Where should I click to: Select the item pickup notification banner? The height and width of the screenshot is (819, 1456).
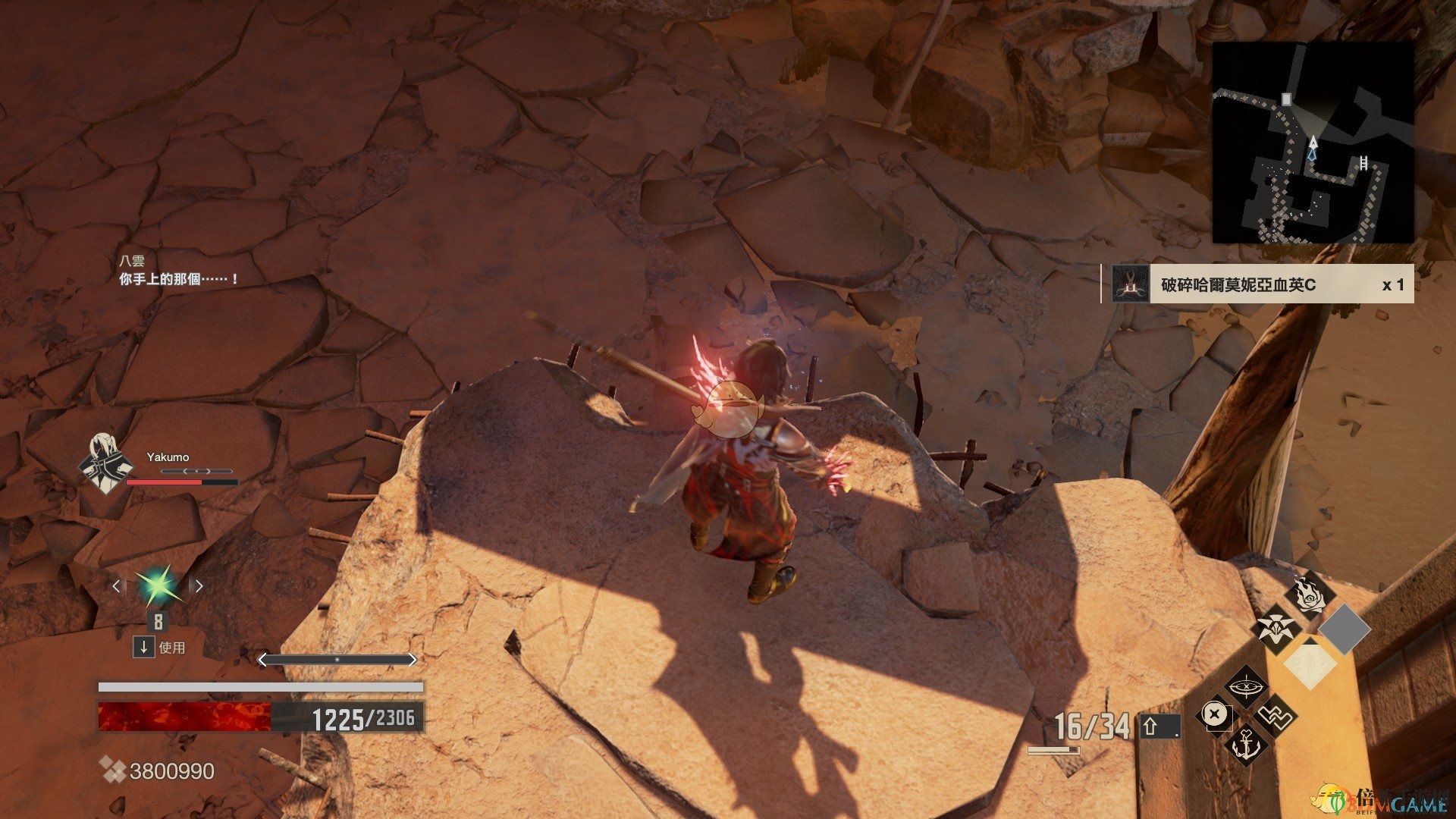pos(1257,284)
